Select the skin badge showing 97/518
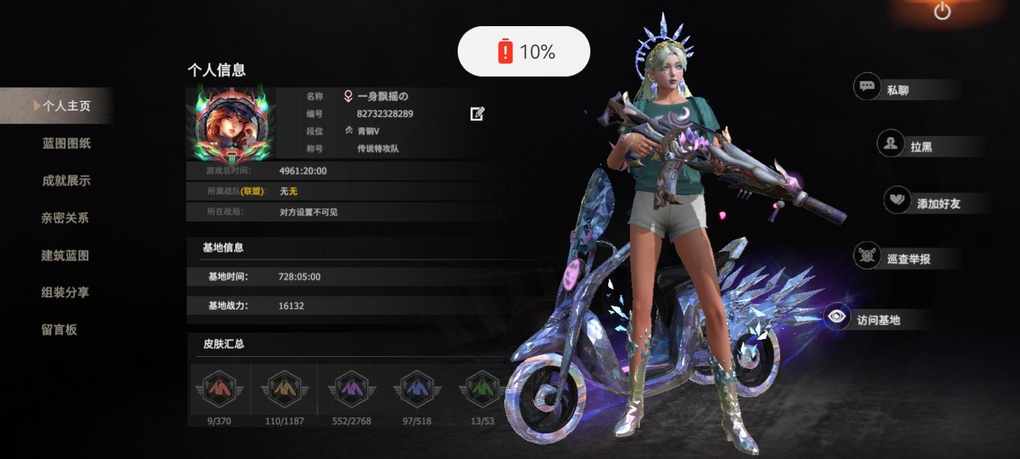 click(x=413, y=388)
